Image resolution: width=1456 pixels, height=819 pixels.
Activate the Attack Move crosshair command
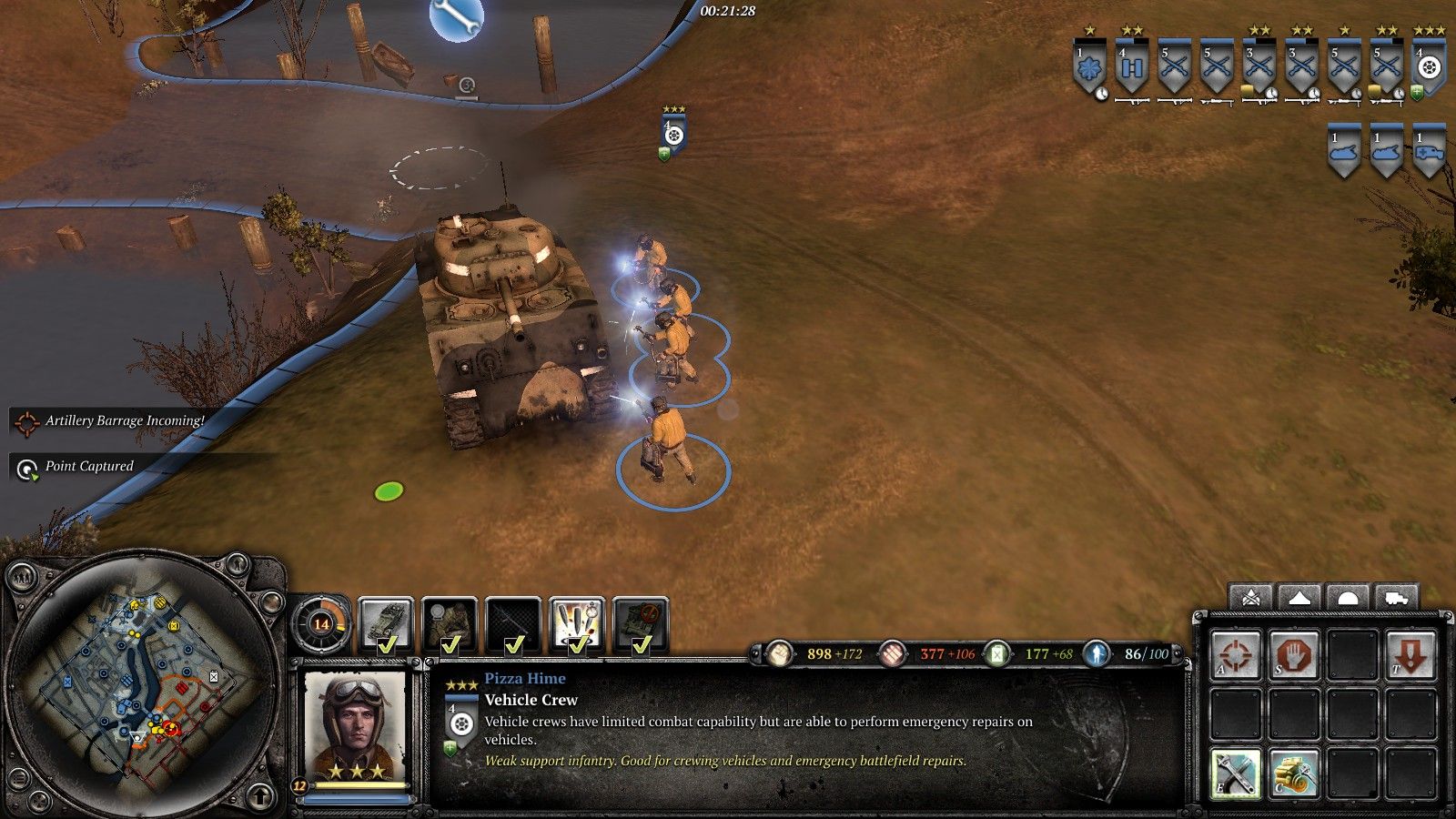point(1236,654)
